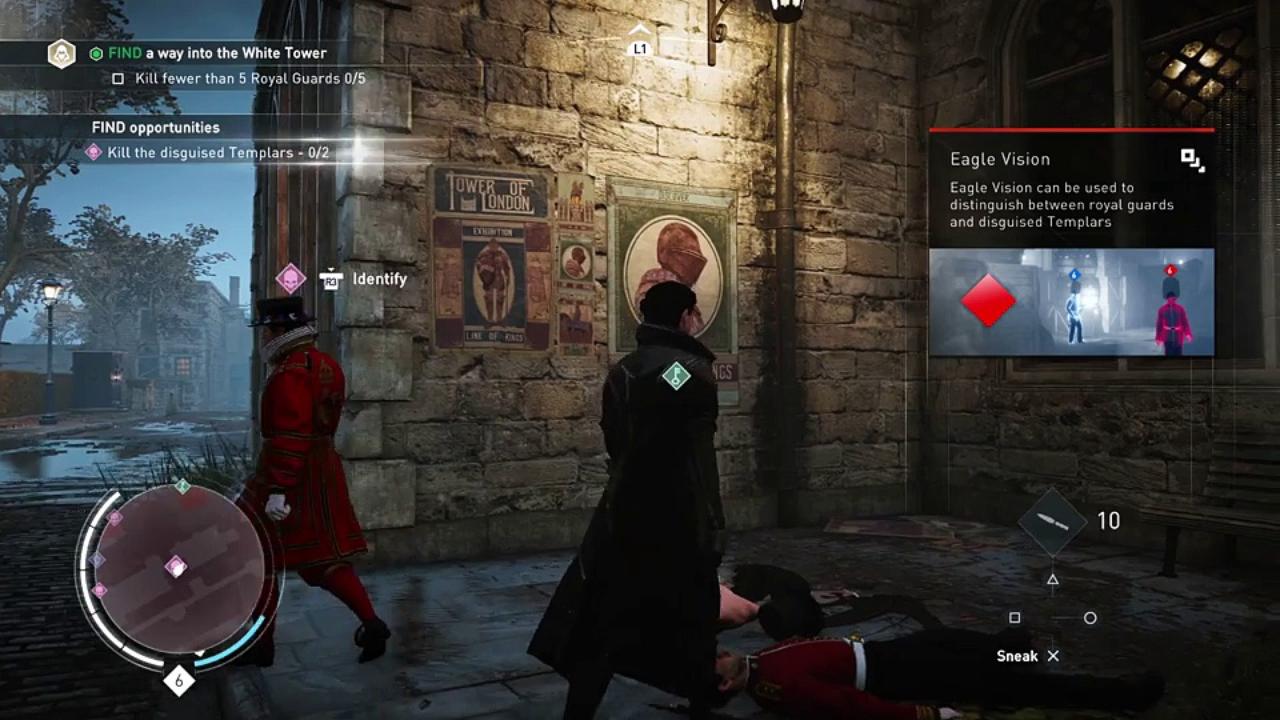Click the assassin hood objective icon

[x=62, y=53]
